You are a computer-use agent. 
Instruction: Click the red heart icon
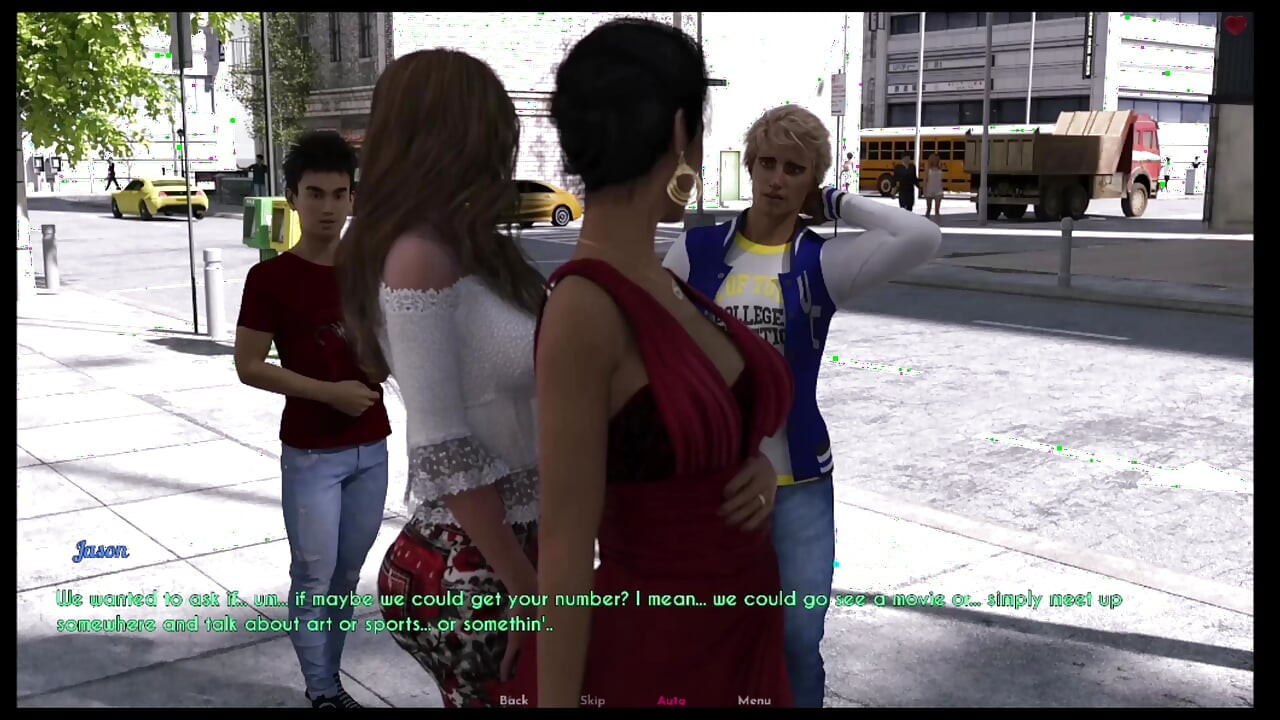(1235, 26)
